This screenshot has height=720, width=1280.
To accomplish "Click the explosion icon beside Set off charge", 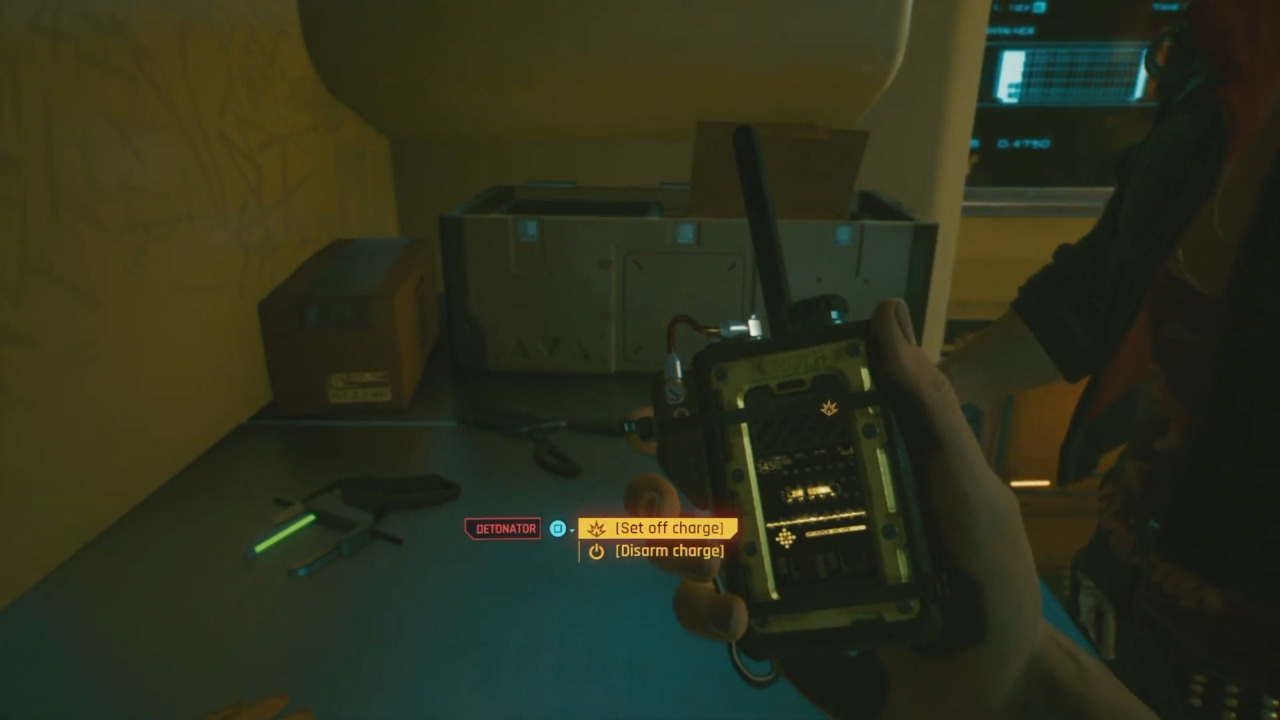I will [596, 528].
